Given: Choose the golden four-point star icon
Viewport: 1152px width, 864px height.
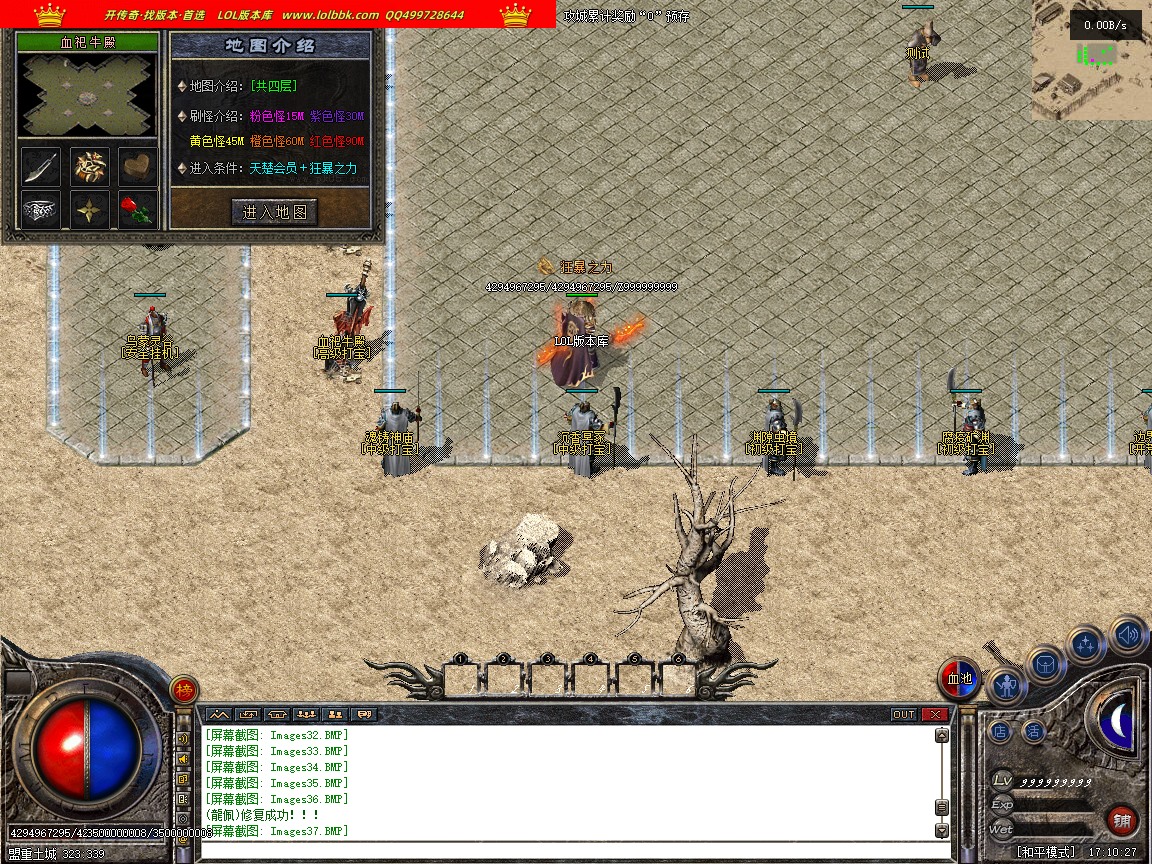Looking at the screenshot, I should point(89,210).
